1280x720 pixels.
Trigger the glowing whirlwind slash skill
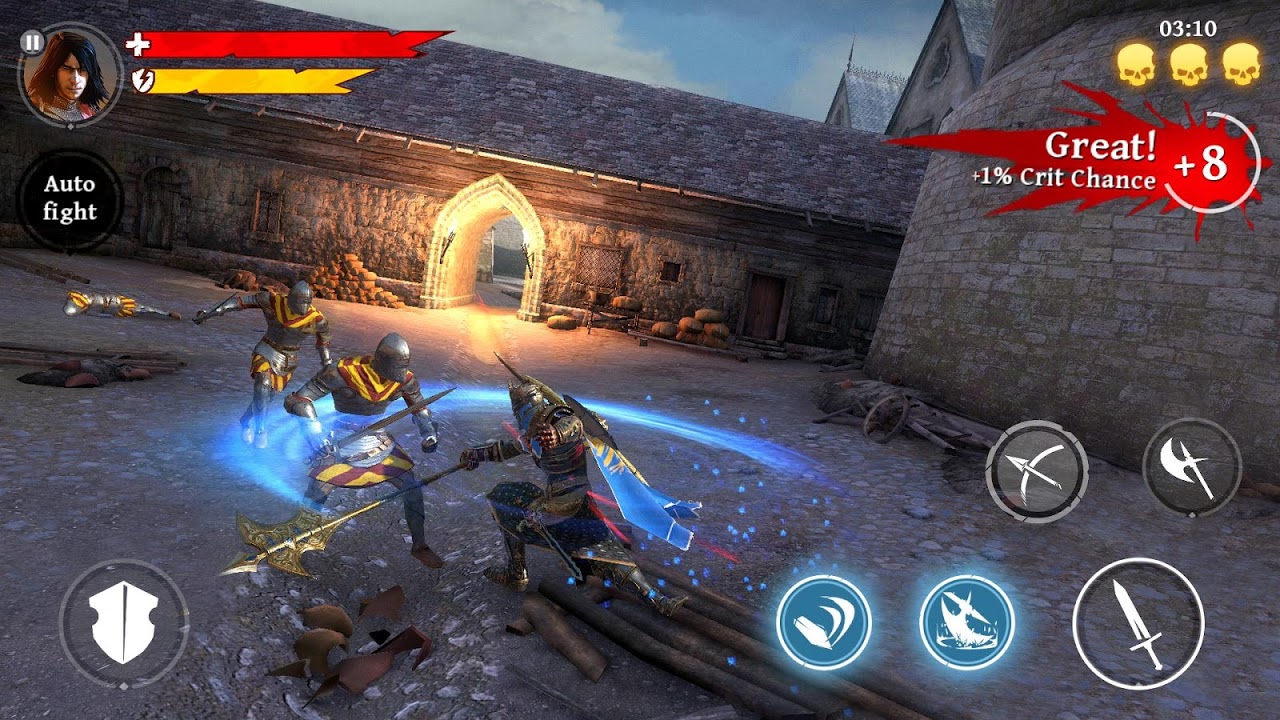[x=824, y=622]
